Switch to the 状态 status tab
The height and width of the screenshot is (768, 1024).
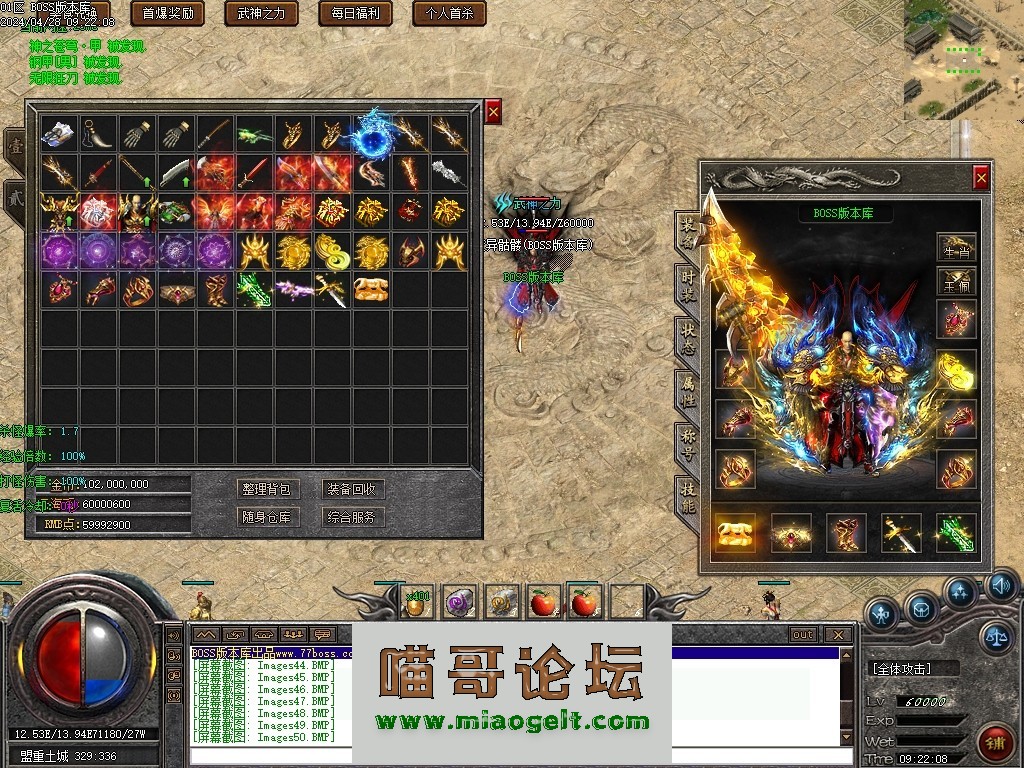coord(687,337)
